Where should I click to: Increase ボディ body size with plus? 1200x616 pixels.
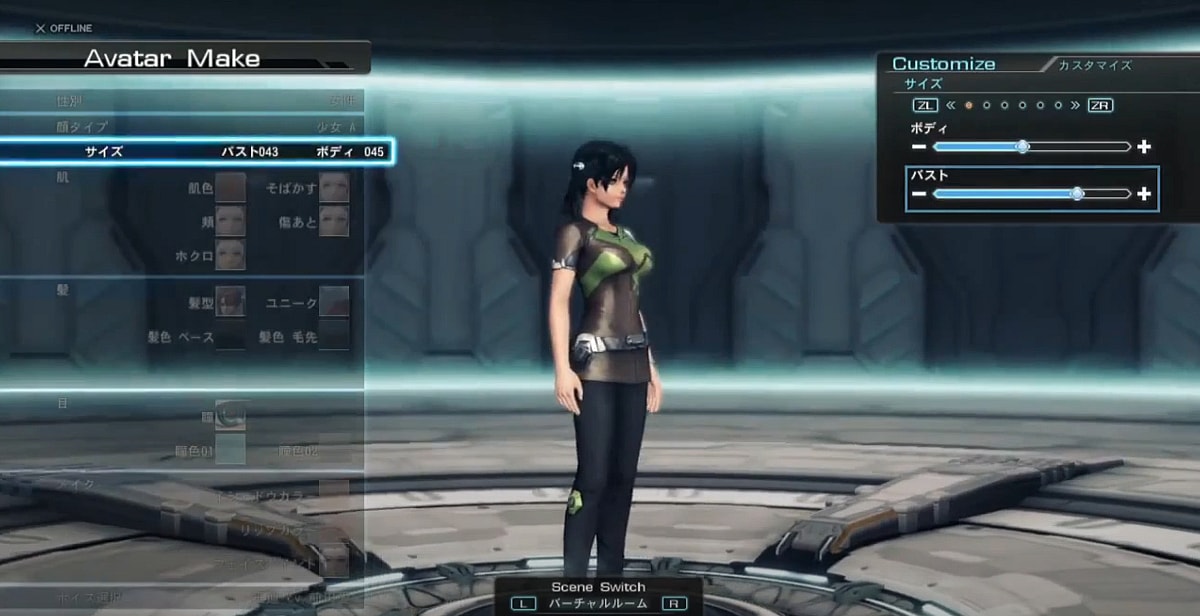click(x=1144, y=147)
